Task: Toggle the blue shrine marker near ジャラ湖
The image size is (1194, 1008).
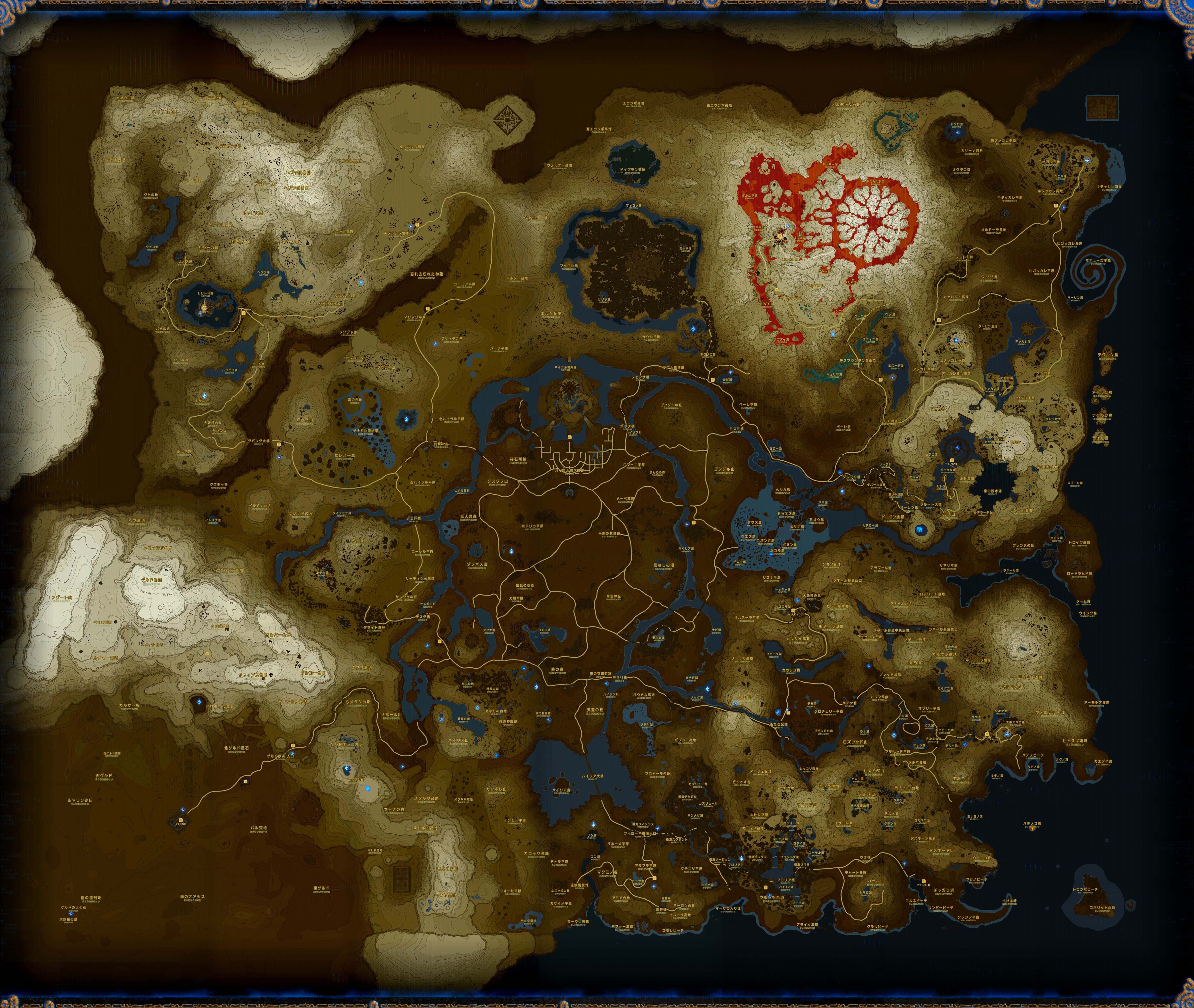Action: pos(894,735)
